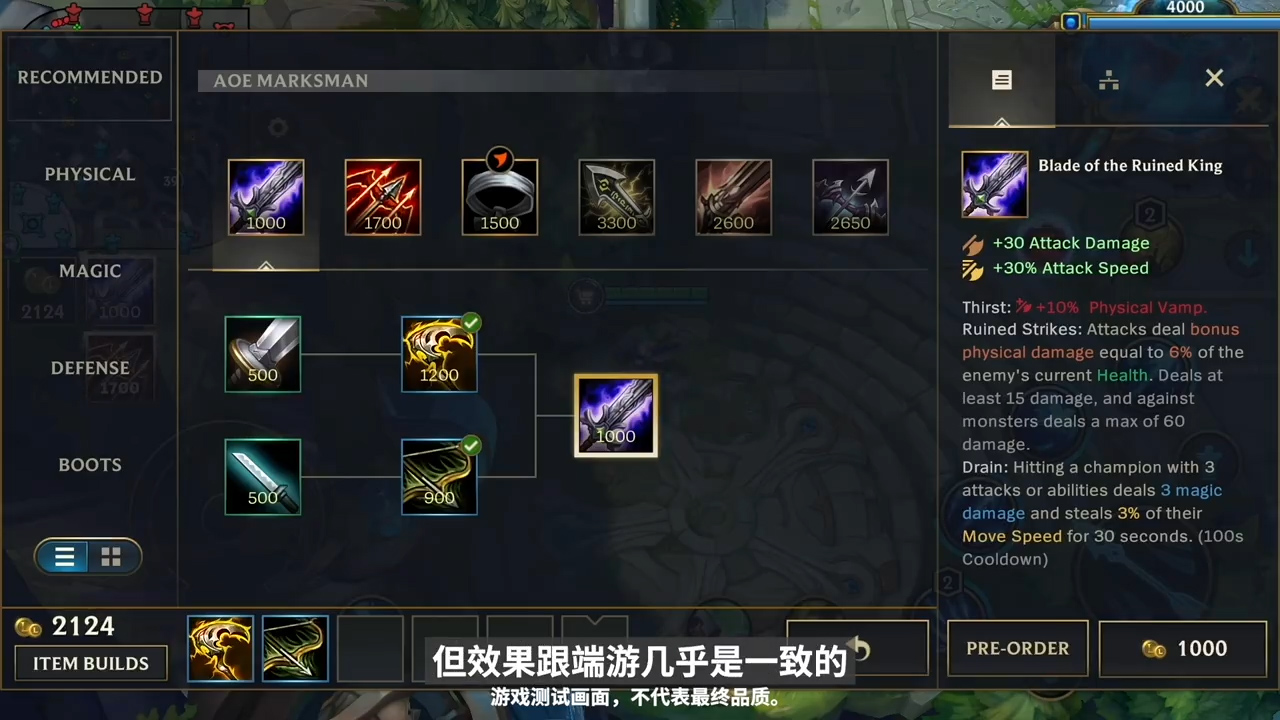
Task: Click the PRE-ORDER button
Action: click(x=1017, y=648)
